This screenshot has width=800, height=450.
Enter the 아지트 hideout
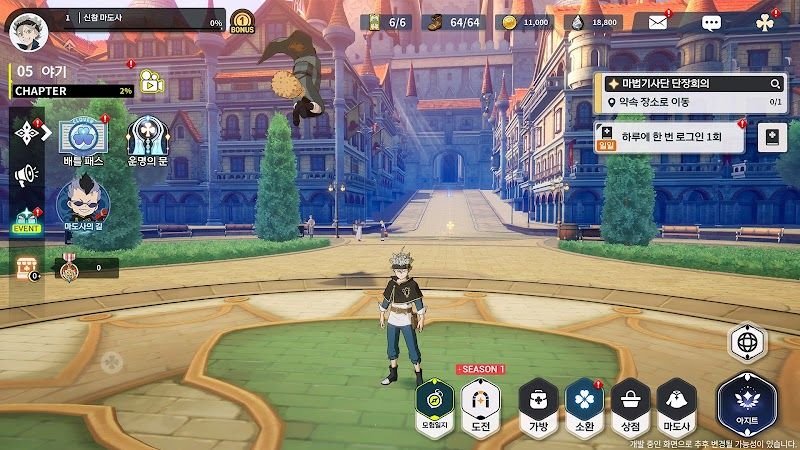pyautogui.click(x=746, y=403)
